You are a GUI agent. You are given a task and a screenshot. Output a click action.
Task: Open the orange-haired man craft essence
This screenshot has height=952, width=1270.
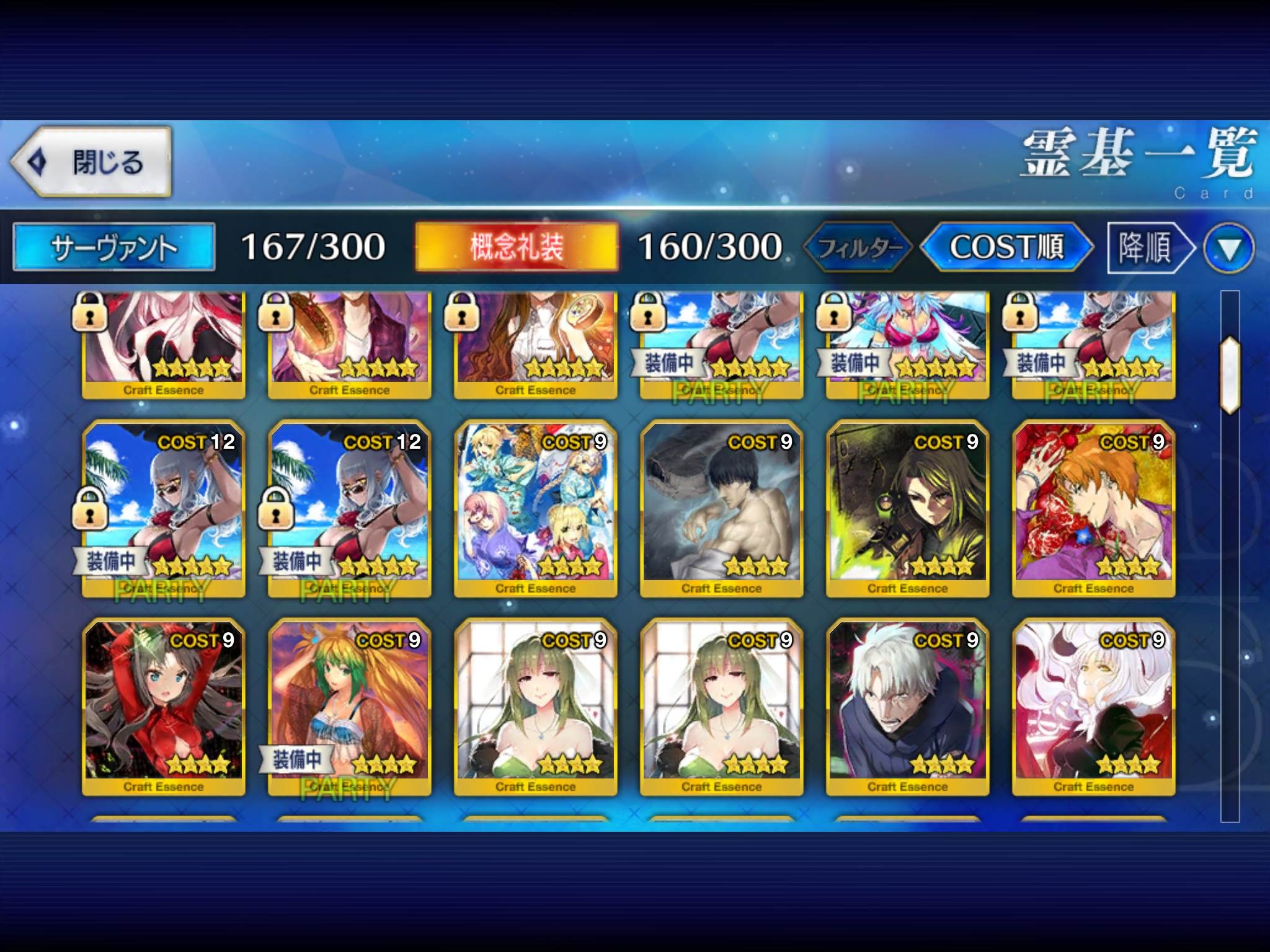pyautogui.click(x=1094, y=508)
